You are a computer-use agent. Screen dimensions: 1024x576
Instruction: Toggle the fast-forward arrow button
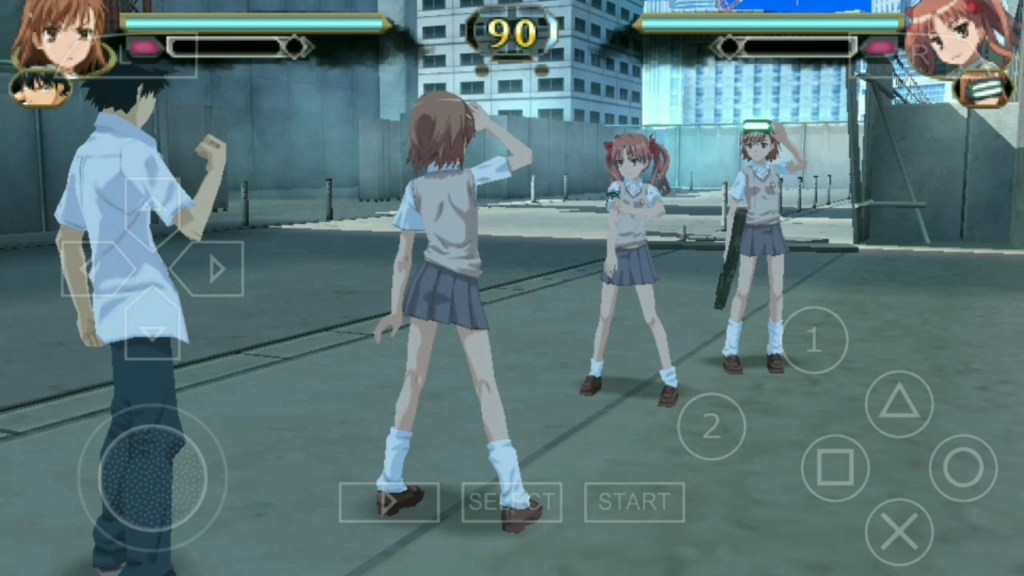[x=388, y=502]
